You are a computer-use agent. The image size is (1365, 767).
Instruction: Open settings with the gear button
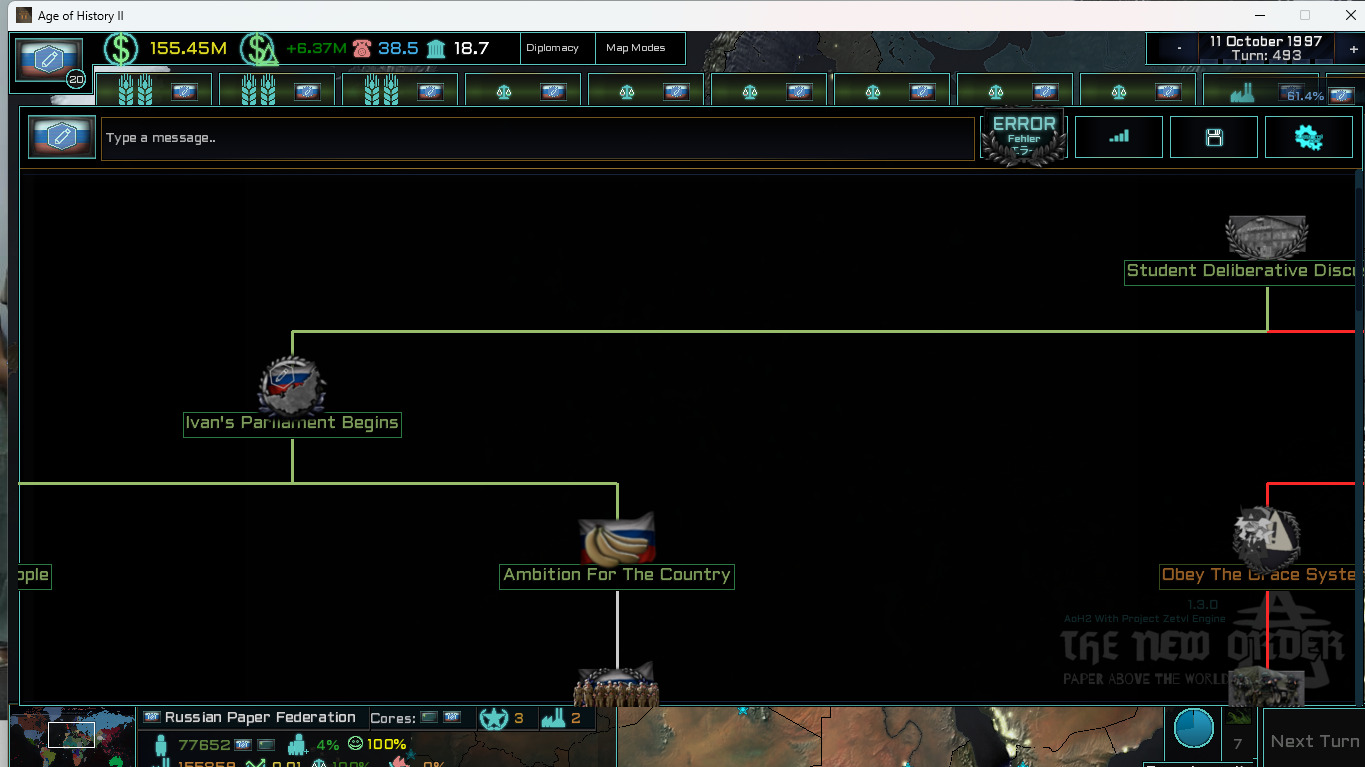click(1308, 137)
